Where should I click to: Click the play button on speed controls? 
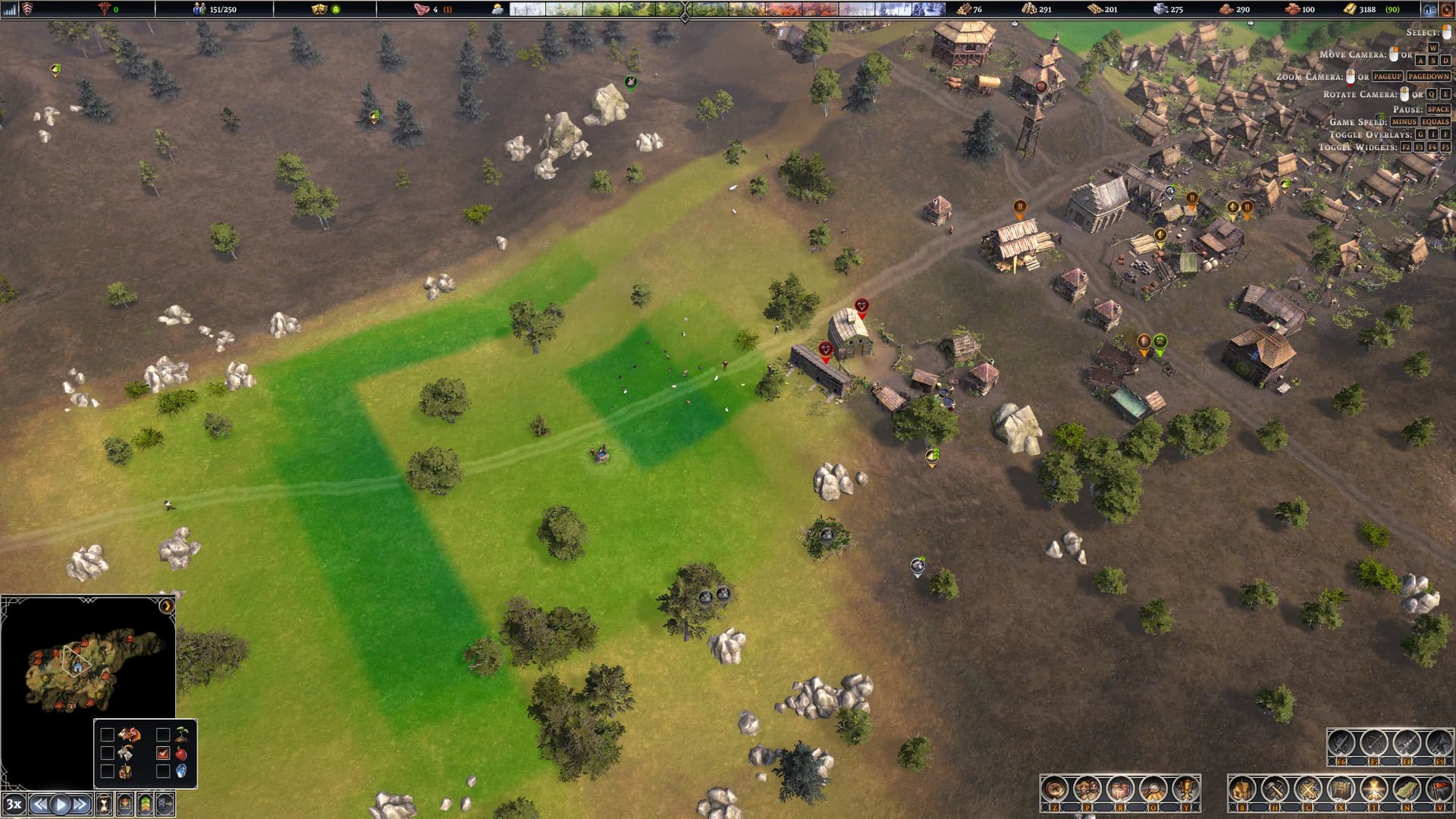[61, 805]
